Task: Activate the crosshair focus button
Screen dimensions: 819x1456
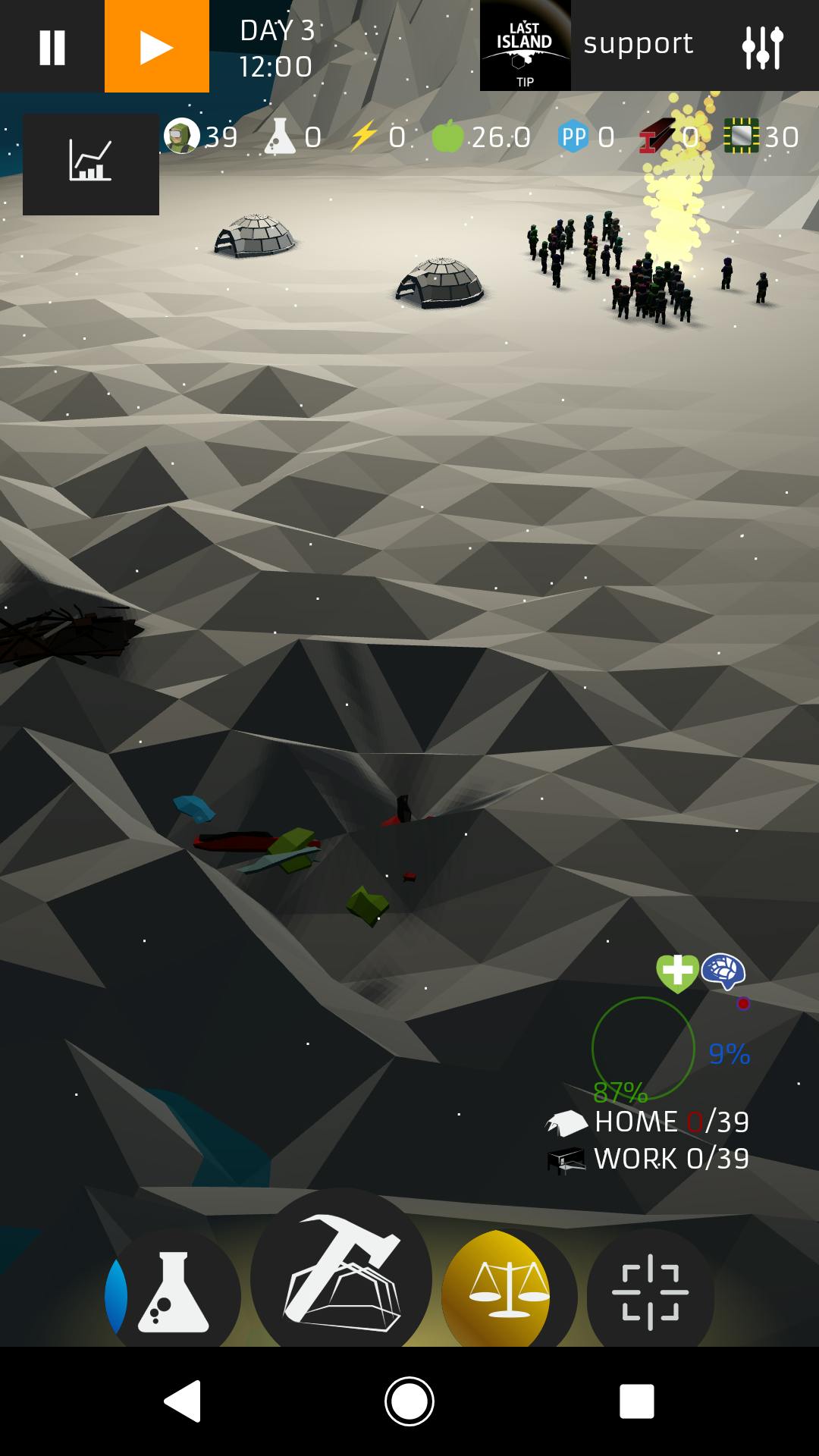Action: pos(650,1291)
